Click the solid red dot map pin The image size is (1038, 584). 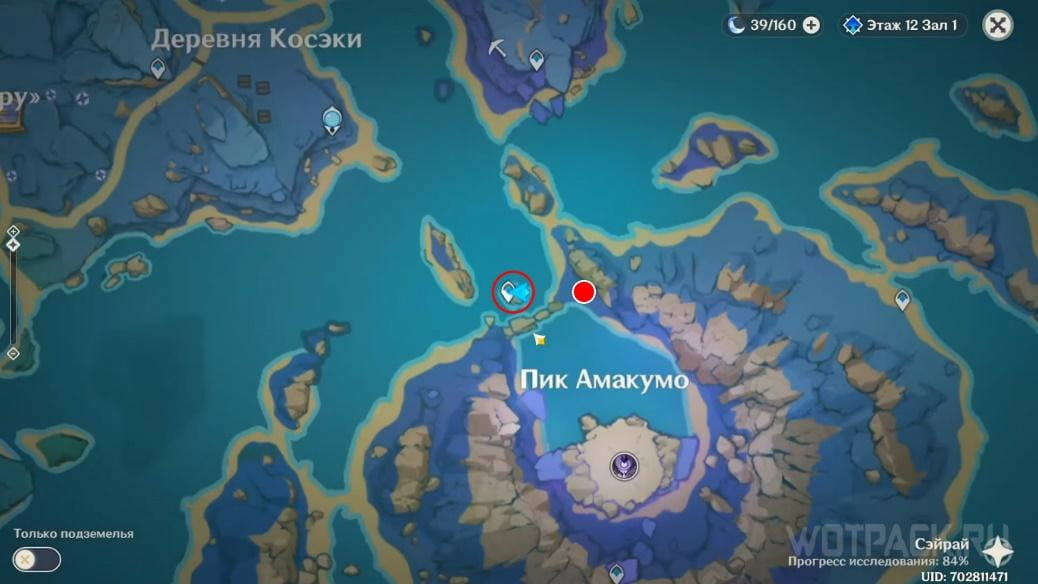click(x=583, y=292)
